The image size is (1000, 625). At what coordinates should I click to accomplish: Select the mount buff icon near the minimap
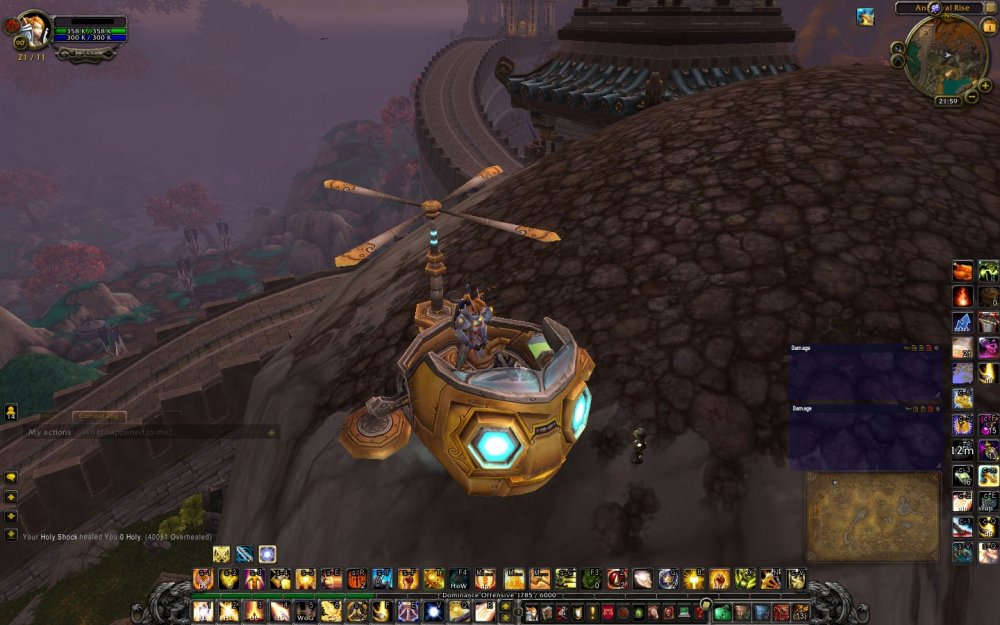[x=865, y=17]
